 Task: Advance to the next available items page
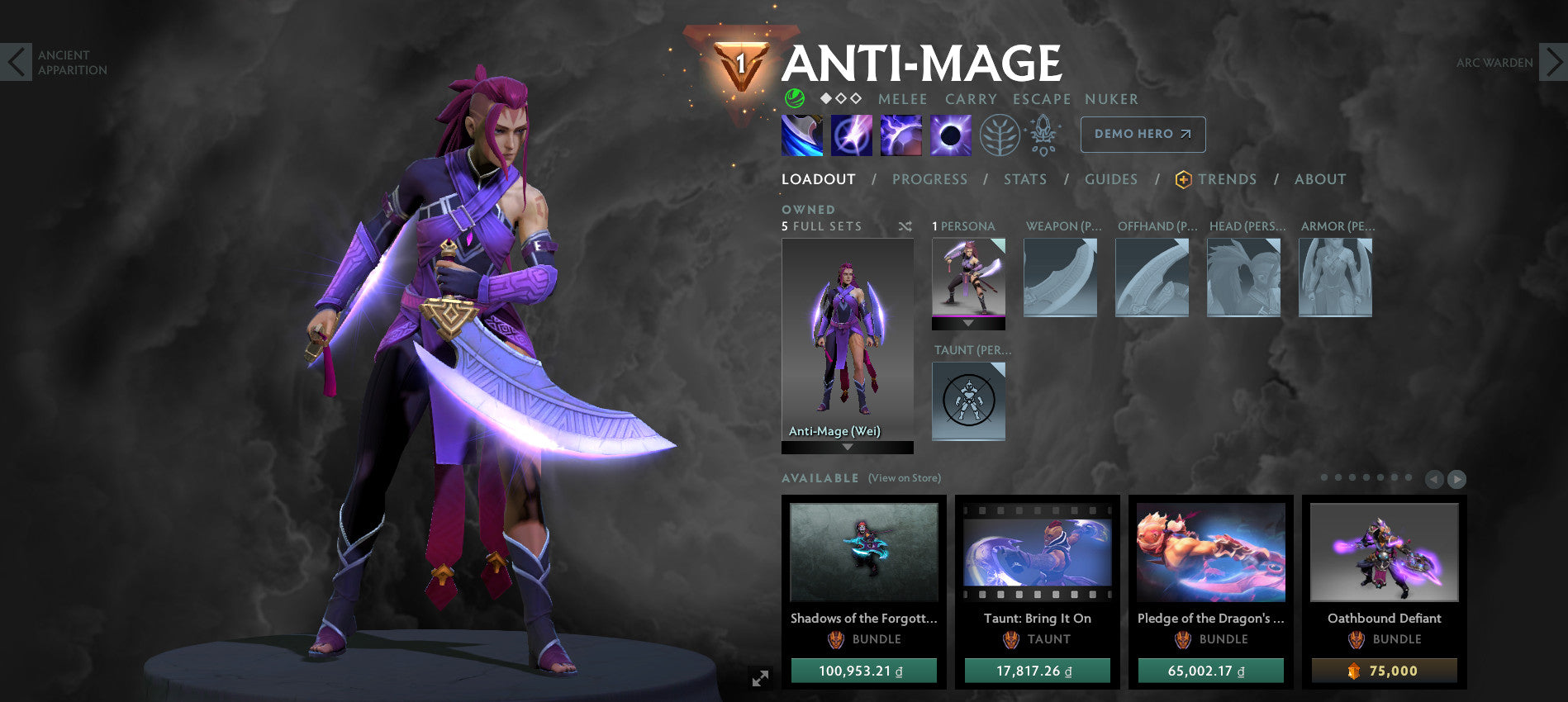[x=1456, y=478]
